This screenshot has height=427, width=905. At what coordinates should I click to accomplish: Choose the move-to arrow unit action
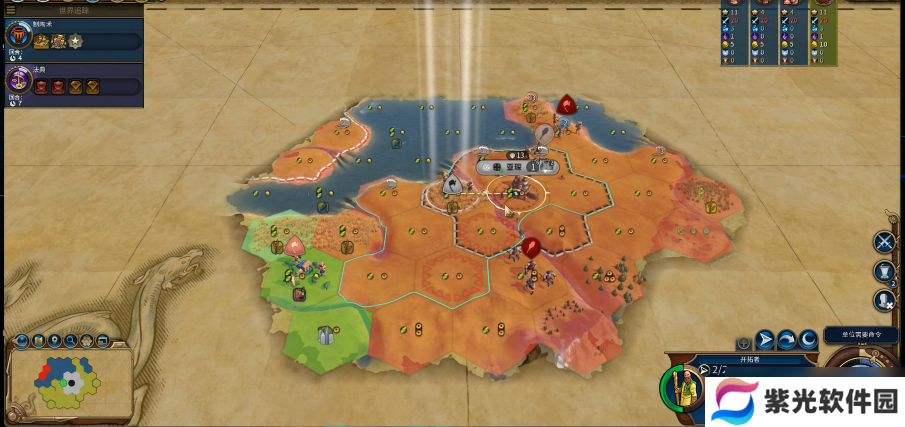(765, 340)
